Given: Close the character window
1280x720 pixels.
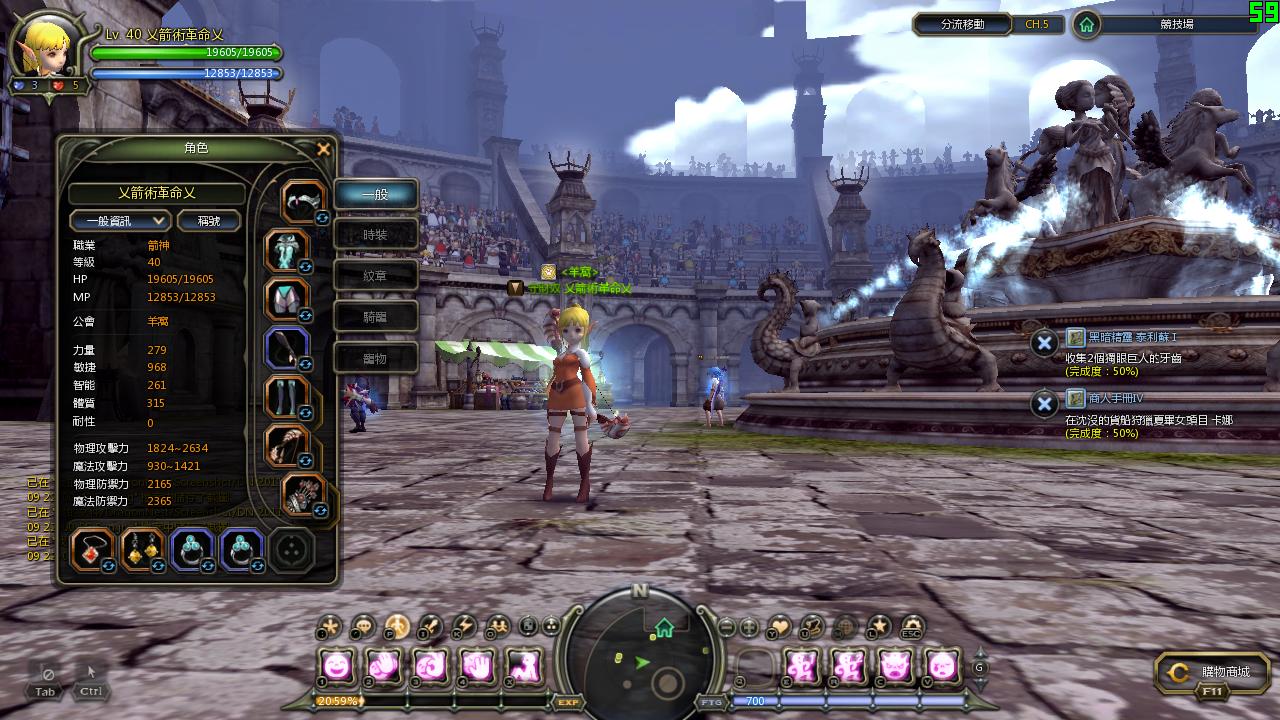Looking at the screenshot, I should (x=323, y=149).
